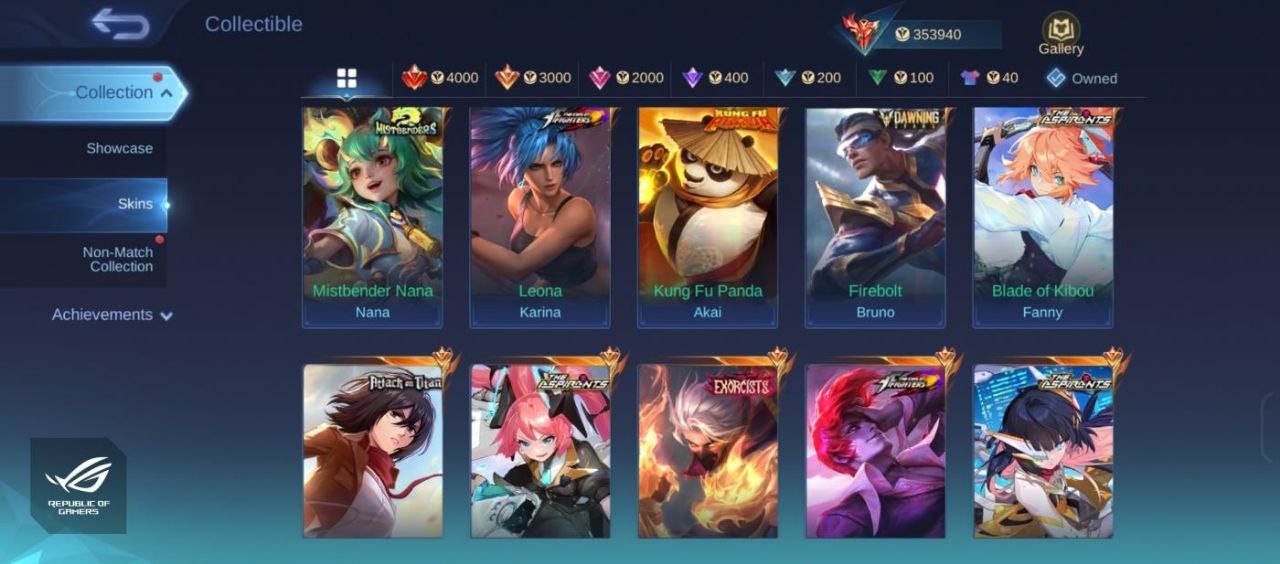The image size is (1280, 564).
Task: Open the Kung Fu Panda Akai skin
Action: pyautogui.click(x=708, y=217)
